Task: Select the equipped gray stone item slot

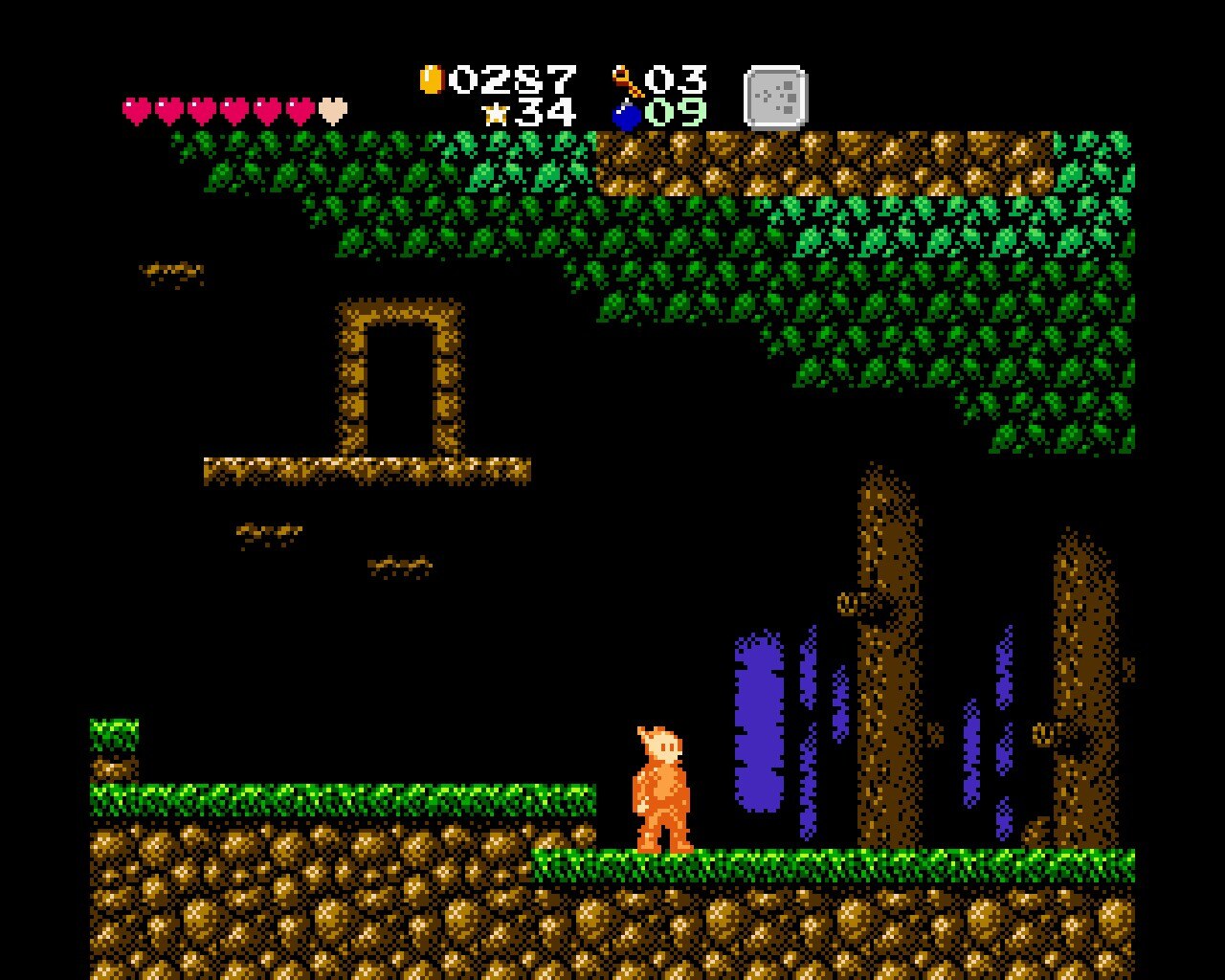Action: pos(775,97)
